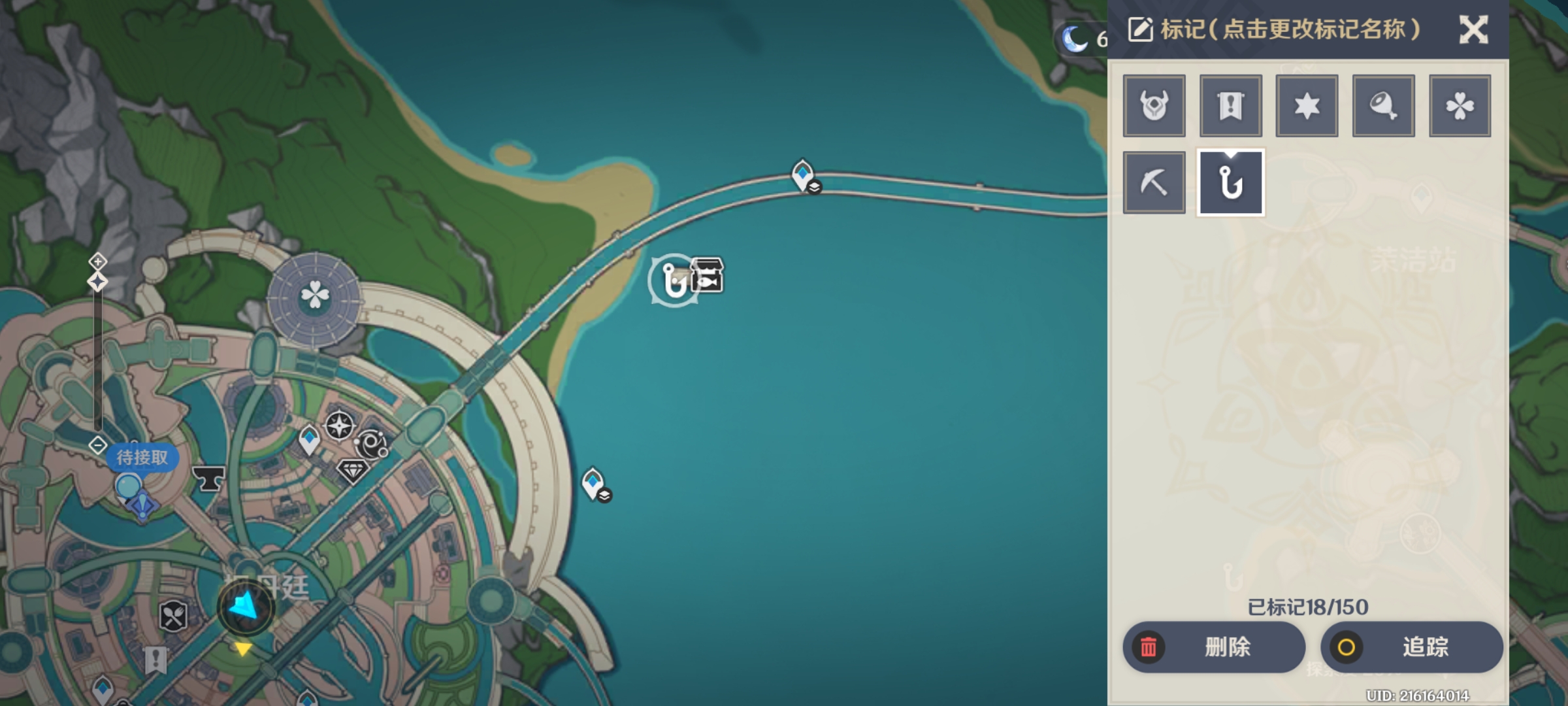Viewport: 1568px width, 706px height.
Task: Select the fishing hook pin on map
Action: click(673, 281)
